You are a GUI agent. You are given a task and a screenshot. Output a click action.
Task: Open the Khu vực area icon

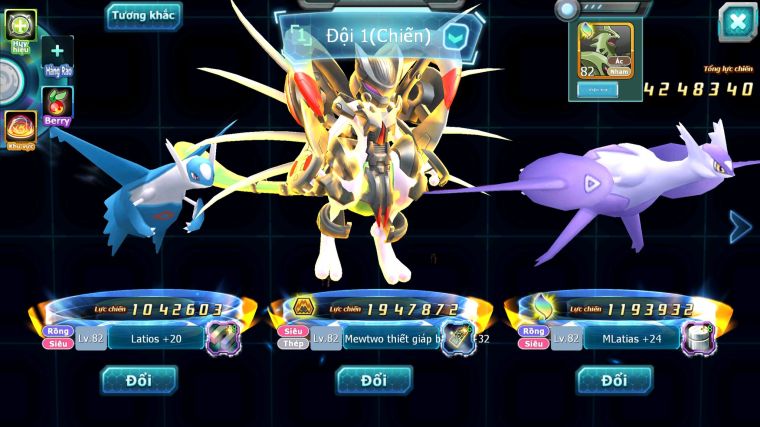[x=20, y=128]
